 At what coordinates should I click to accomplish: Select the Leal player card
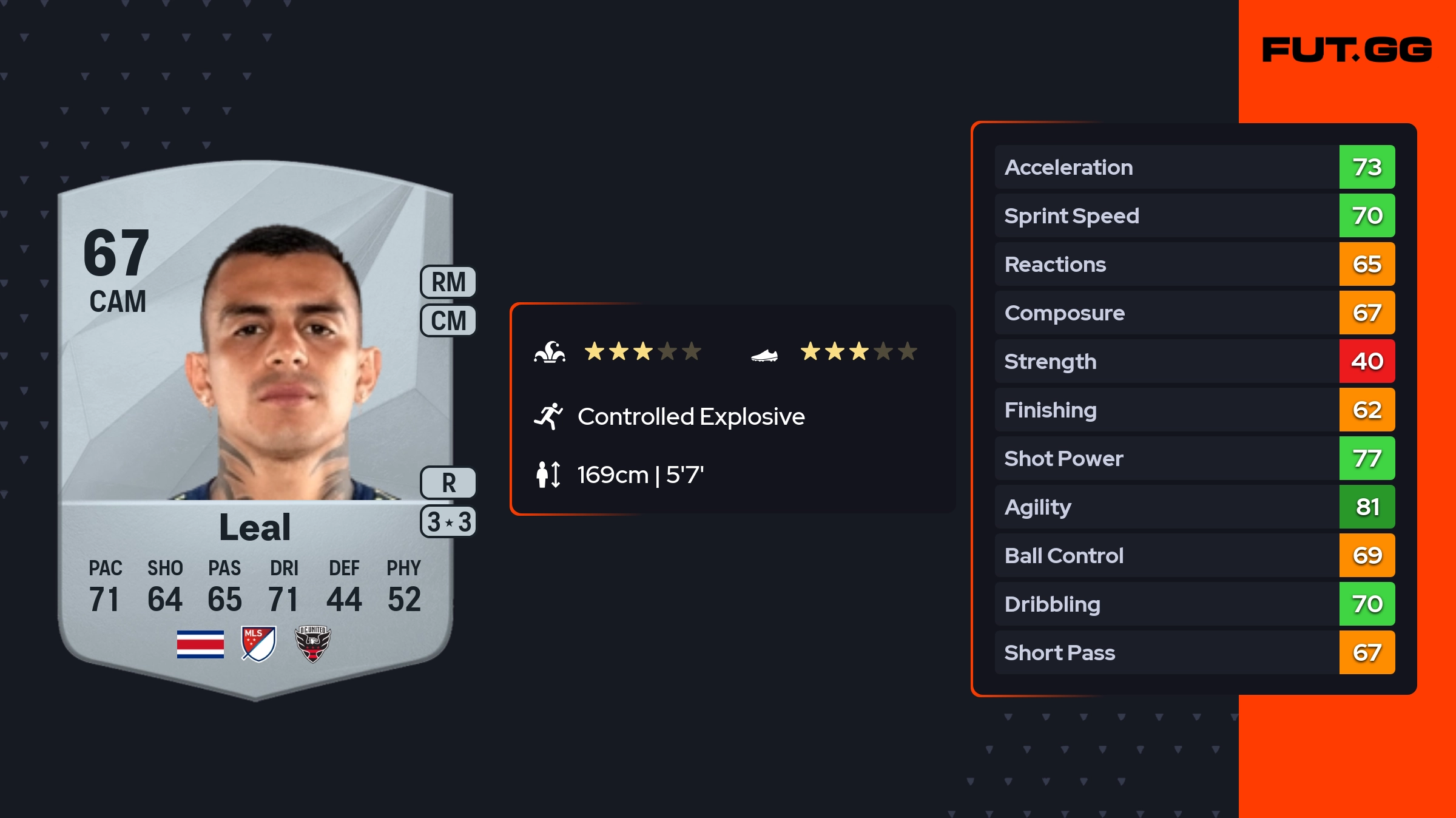(255, 425)
